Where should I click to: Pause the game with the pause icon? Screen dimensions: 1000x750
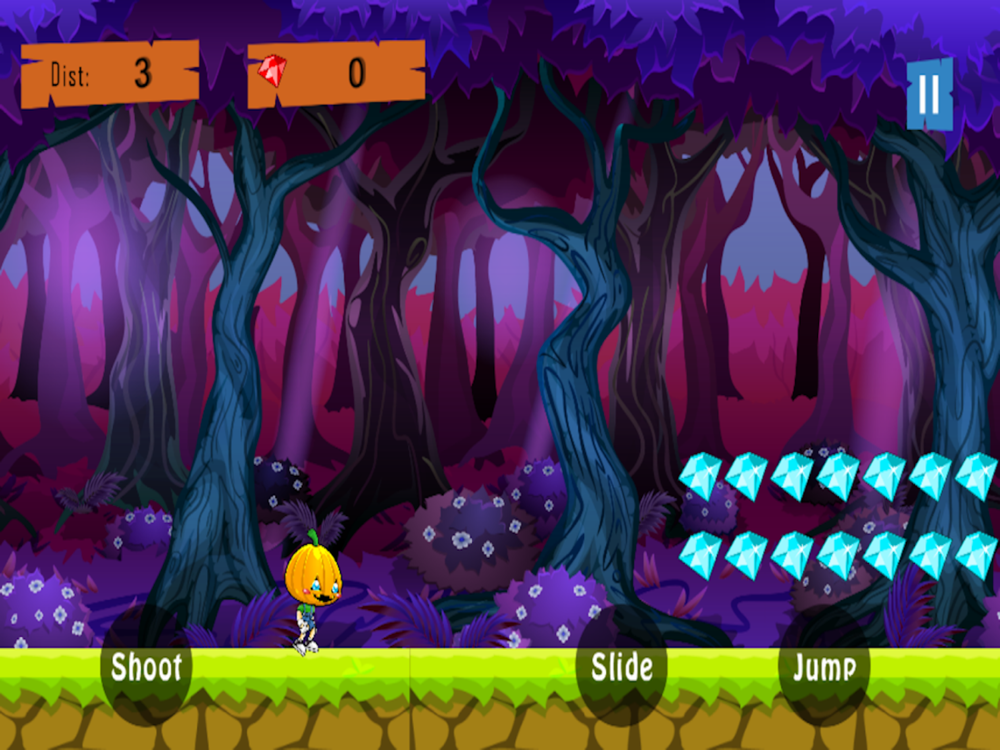929,95
